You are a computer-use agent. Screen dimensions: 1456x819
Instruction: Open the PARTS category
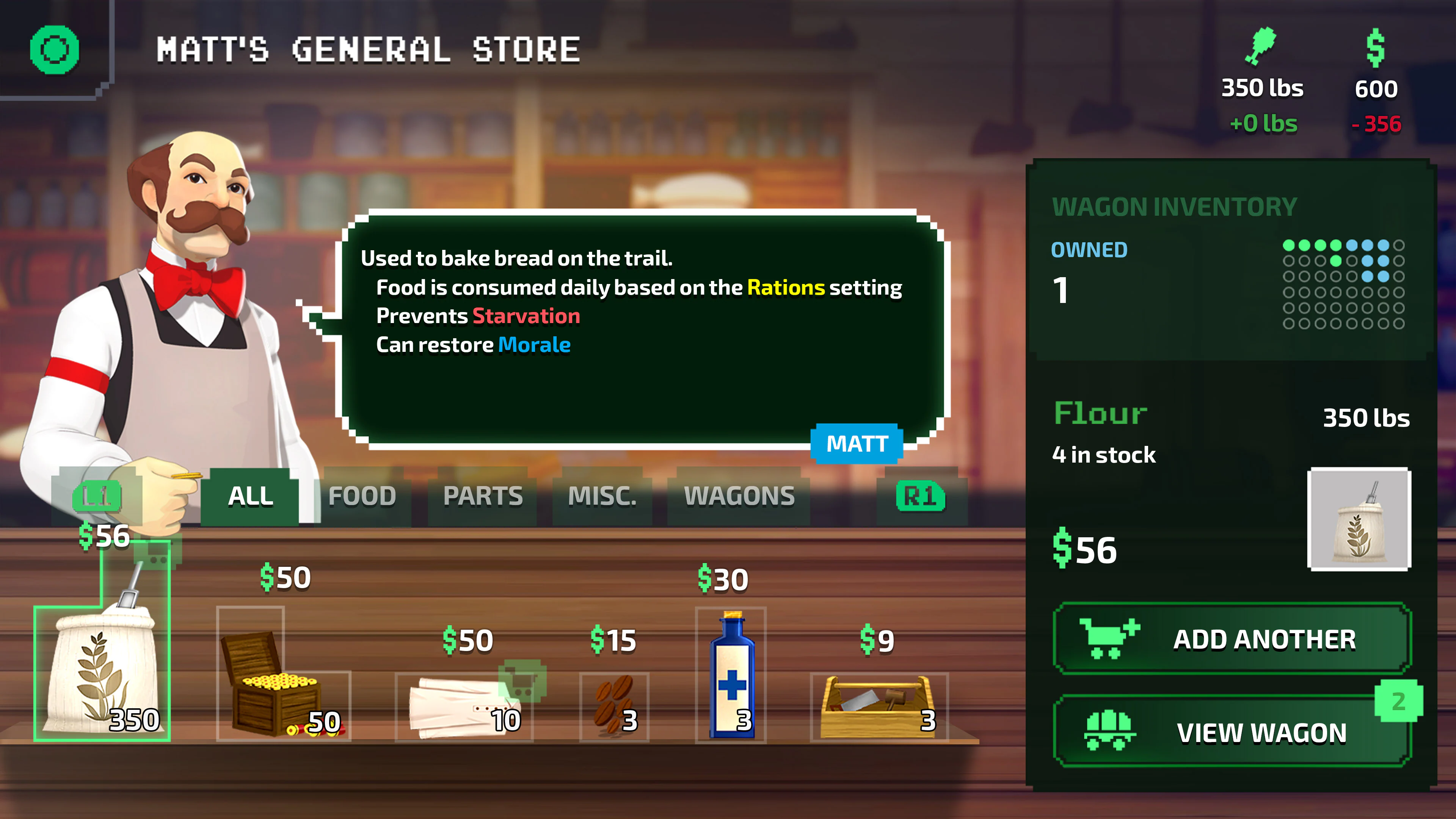click(x=483, y=496)
